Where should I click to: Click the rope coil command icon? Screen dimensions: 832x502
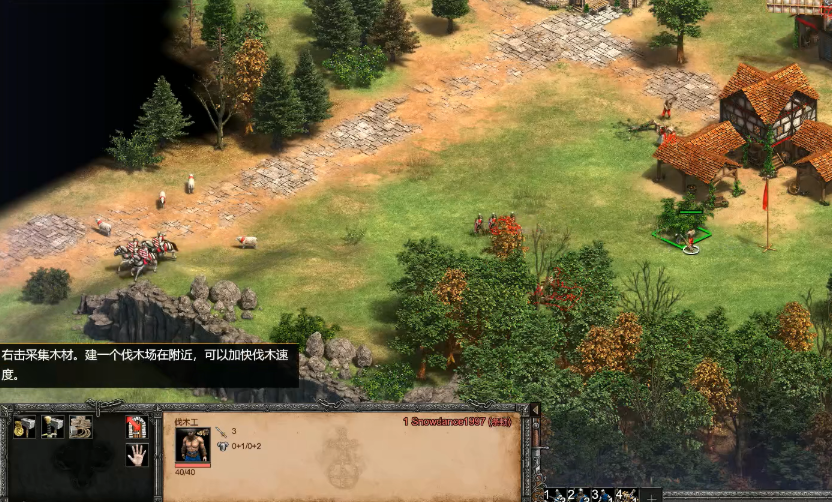(x=81, y=427)
